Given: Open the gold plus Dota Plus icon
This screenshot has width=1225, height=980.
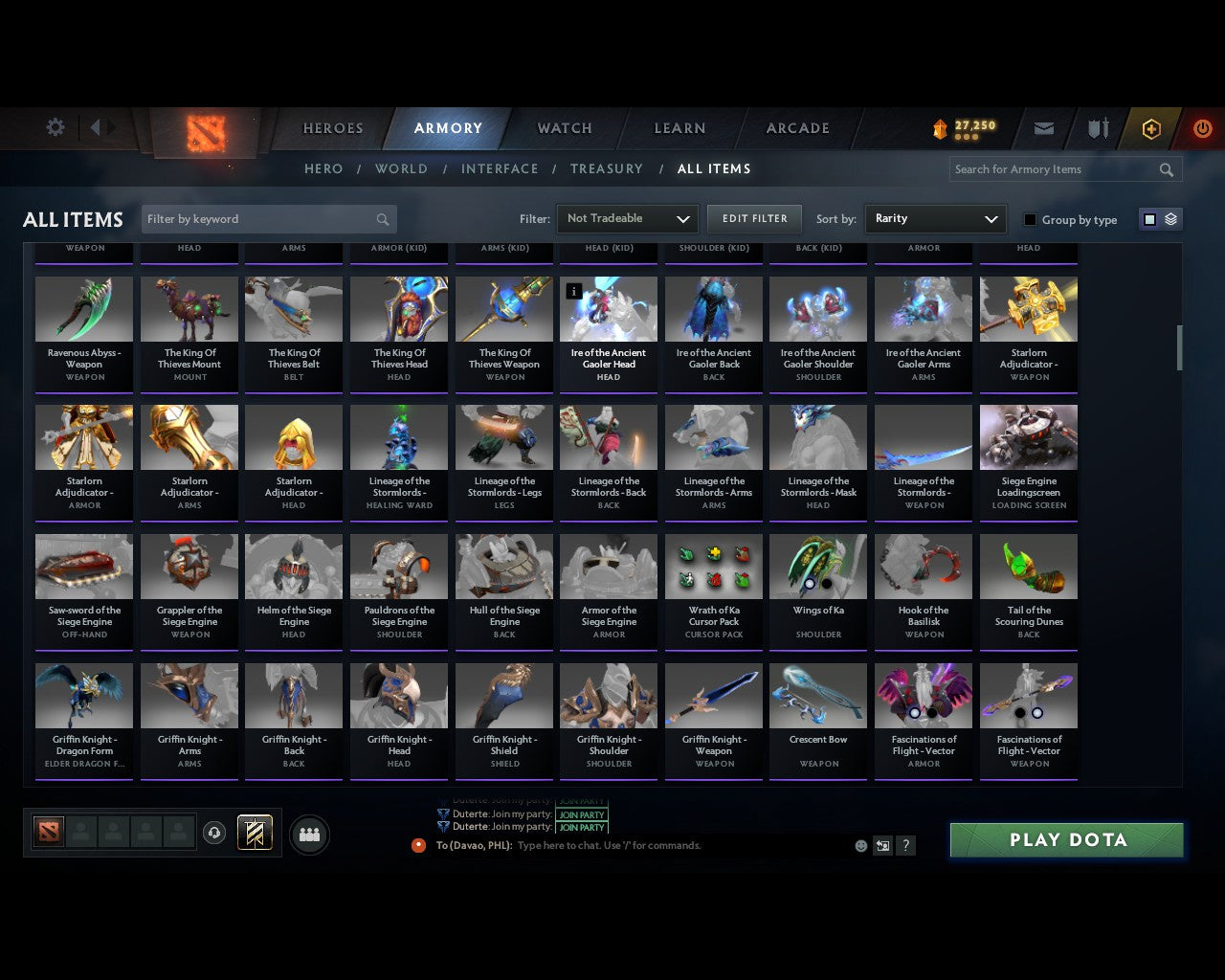Looking at the screenshot, I should tap(1151, 128).
